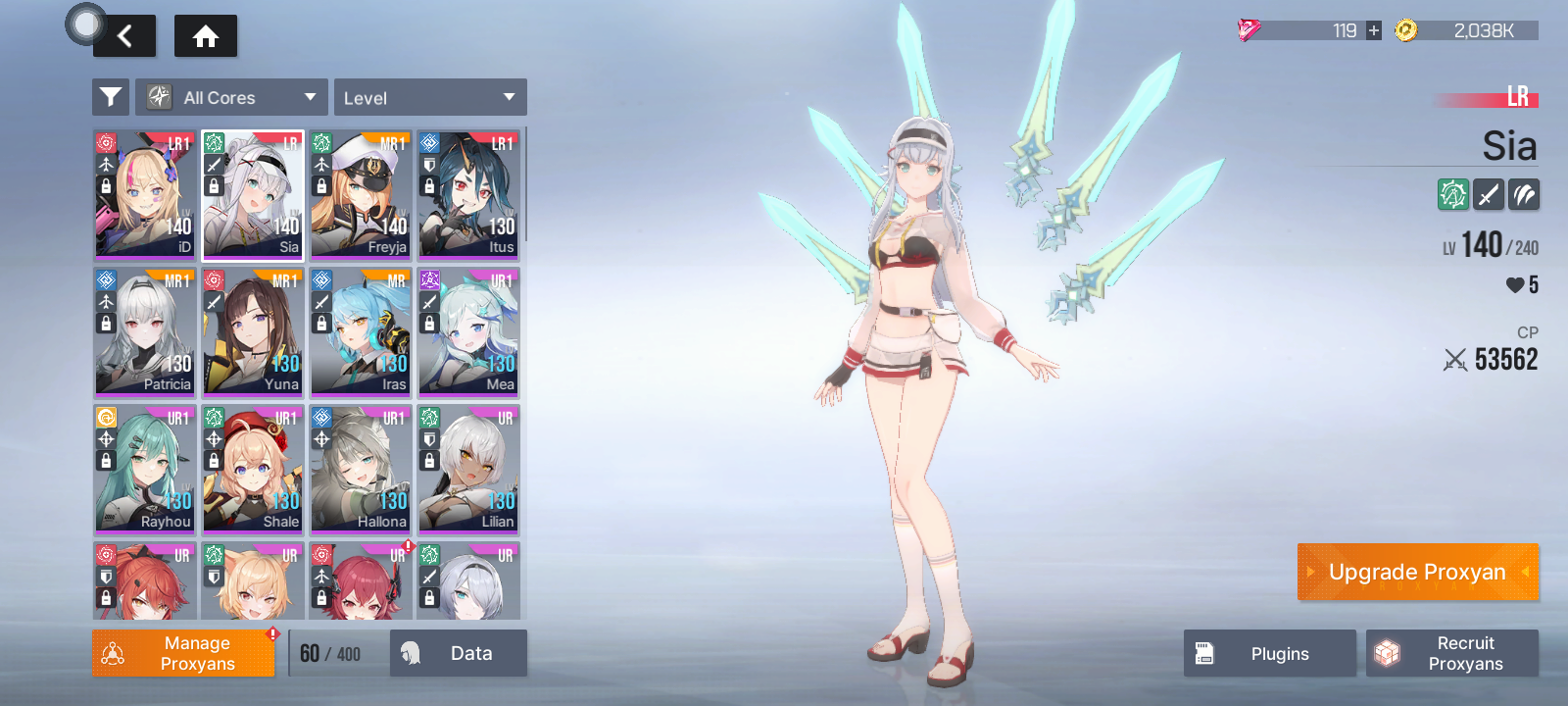Screen dimensions: 1568x706
Task: Open the Data panel
Action: click(459, 653)
